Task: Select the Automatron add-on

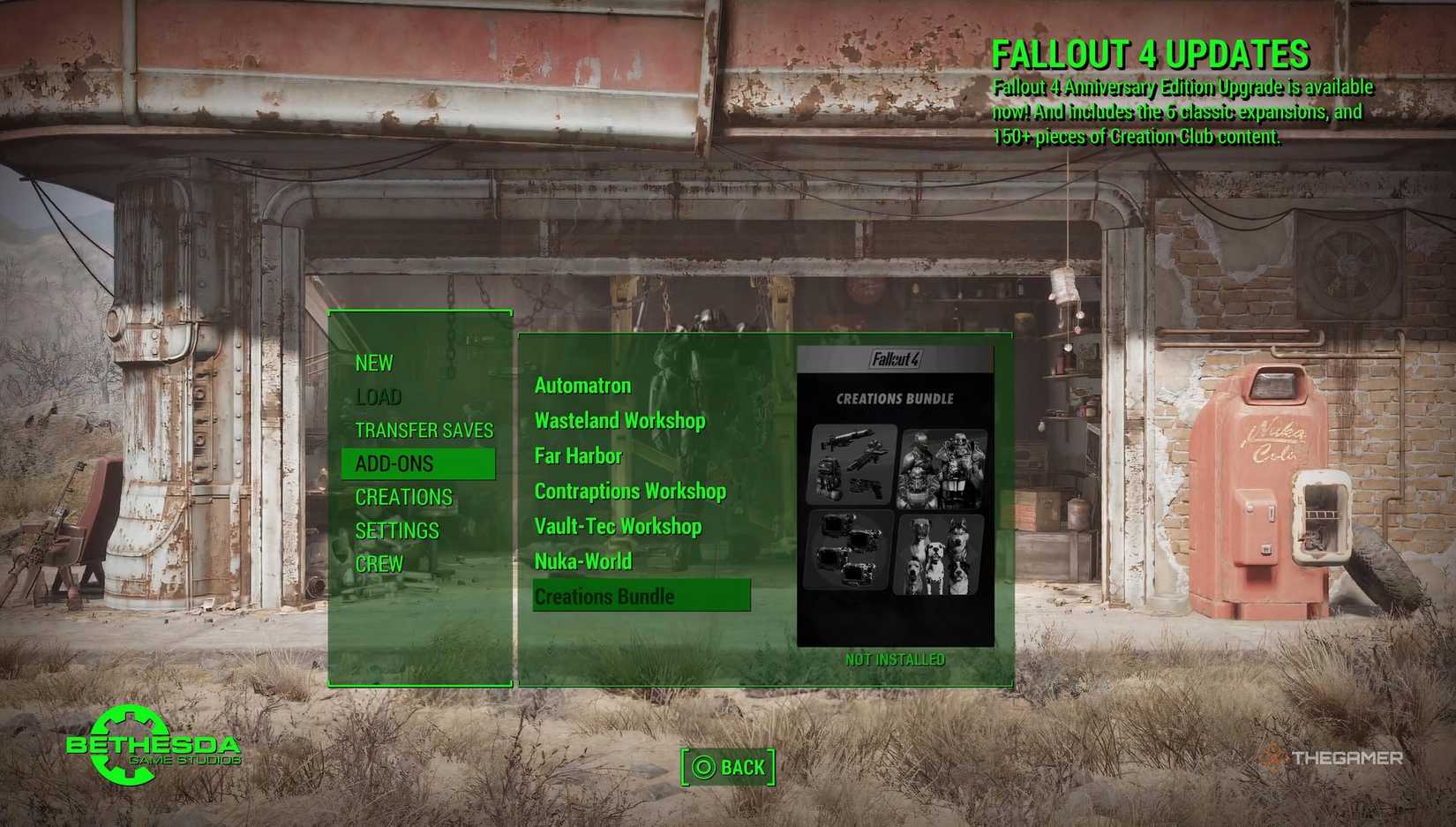Action: 582,386
